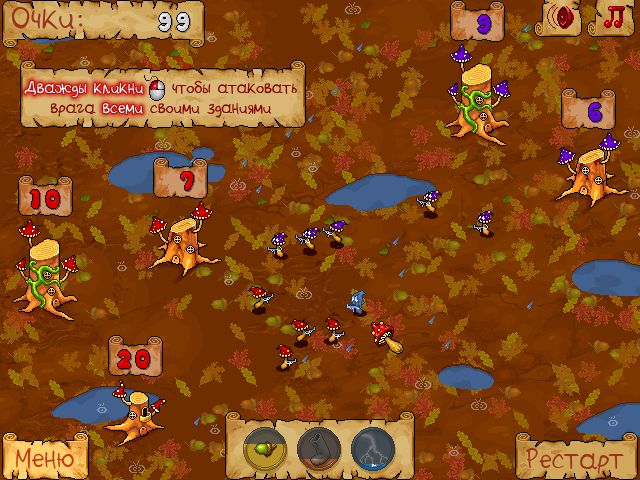Click the Рестарт button
The width and height of the screenshot is (640, 480).
click(575, 459)
